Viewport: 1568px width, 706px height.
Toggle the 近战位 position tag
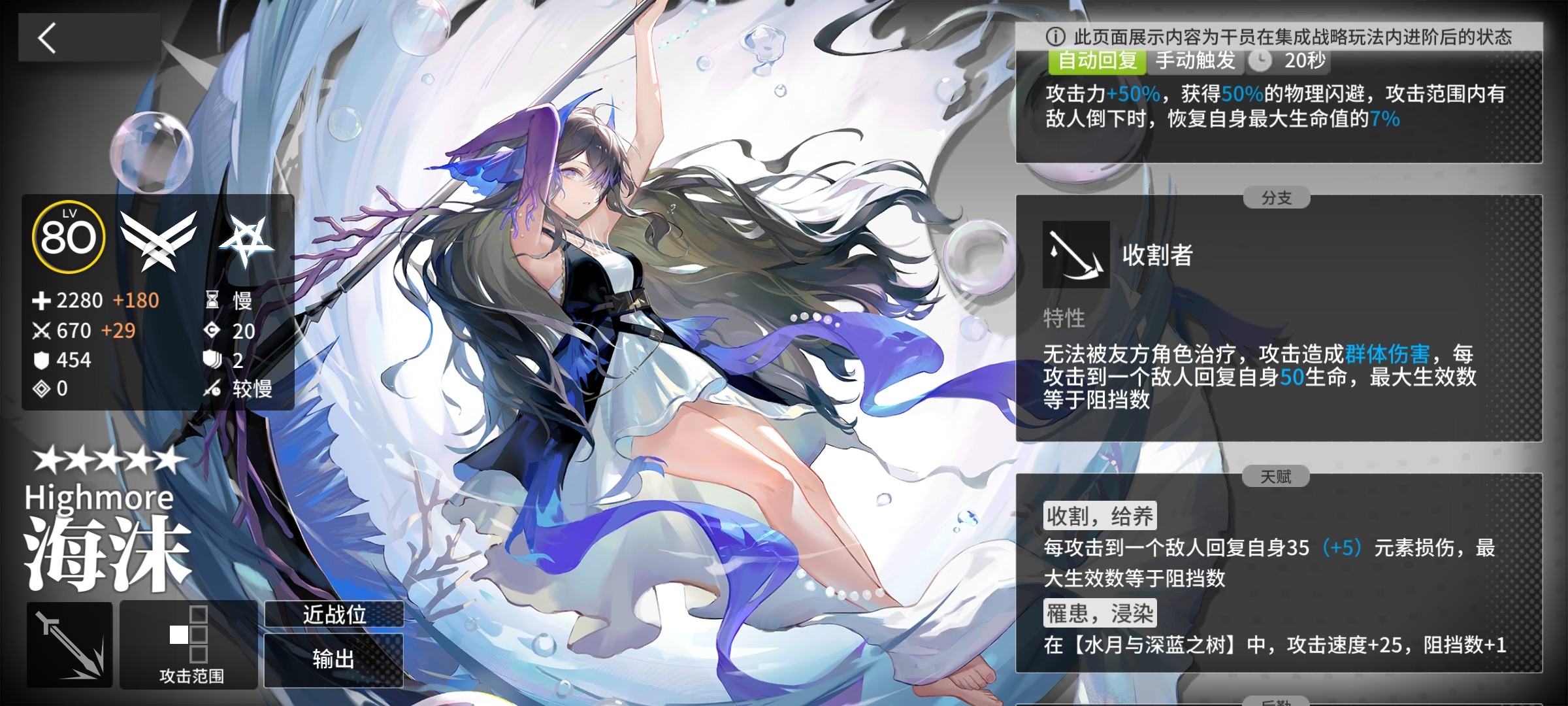point(334,614)
